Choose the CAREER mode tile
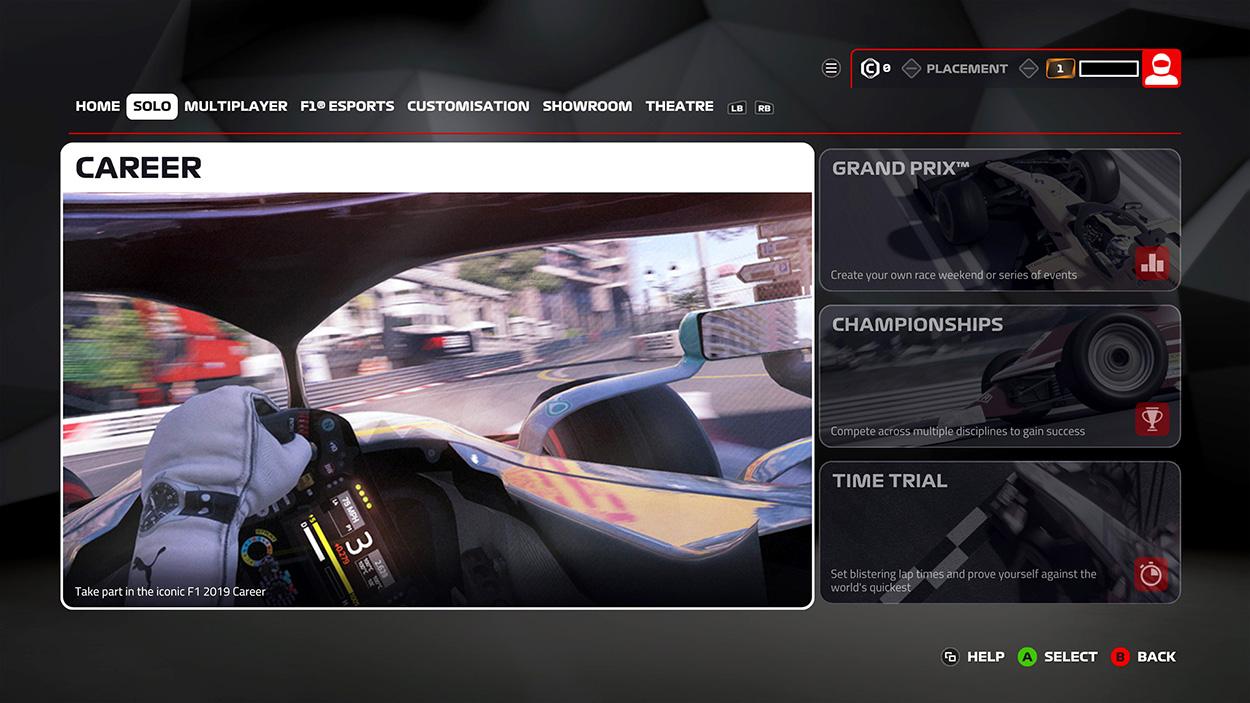 click(x=437, y=376)
